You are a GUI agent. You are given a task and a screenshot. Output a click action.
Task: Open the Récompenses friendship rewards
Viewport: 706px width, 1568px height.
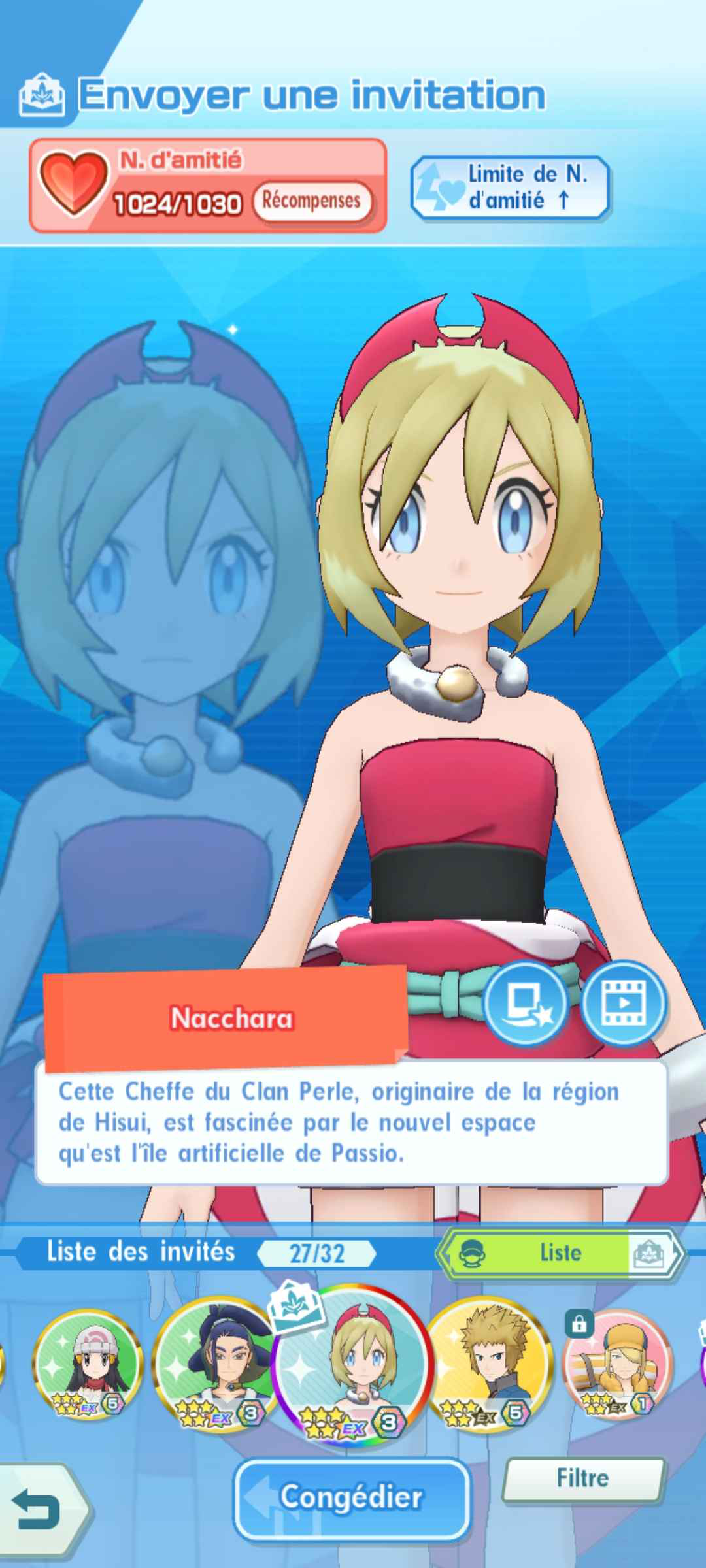pyautogui.click(x=311, y=201)
